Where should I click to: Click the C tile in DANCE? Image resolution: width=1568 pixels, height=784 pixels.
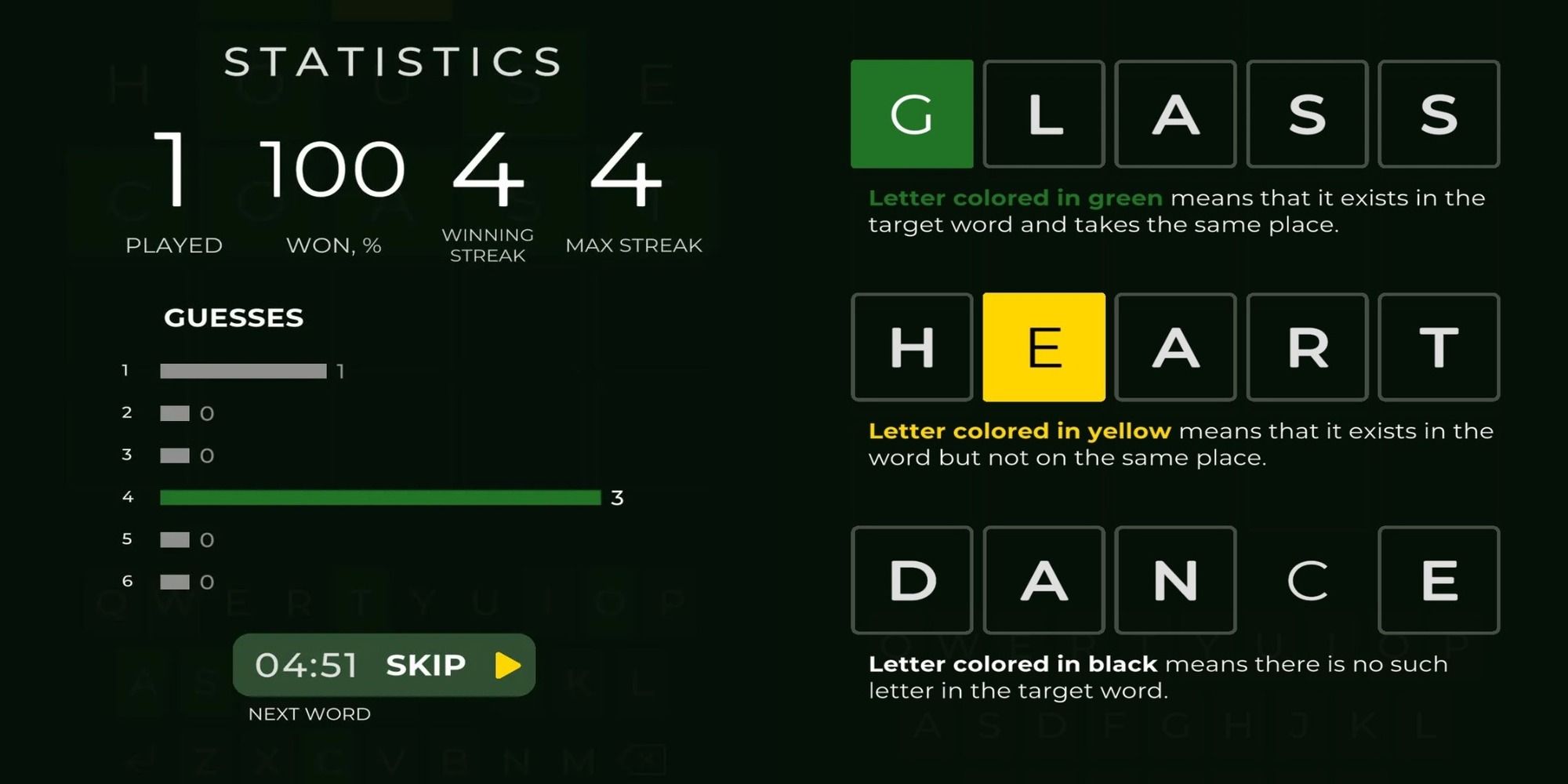click(1307, 581)
